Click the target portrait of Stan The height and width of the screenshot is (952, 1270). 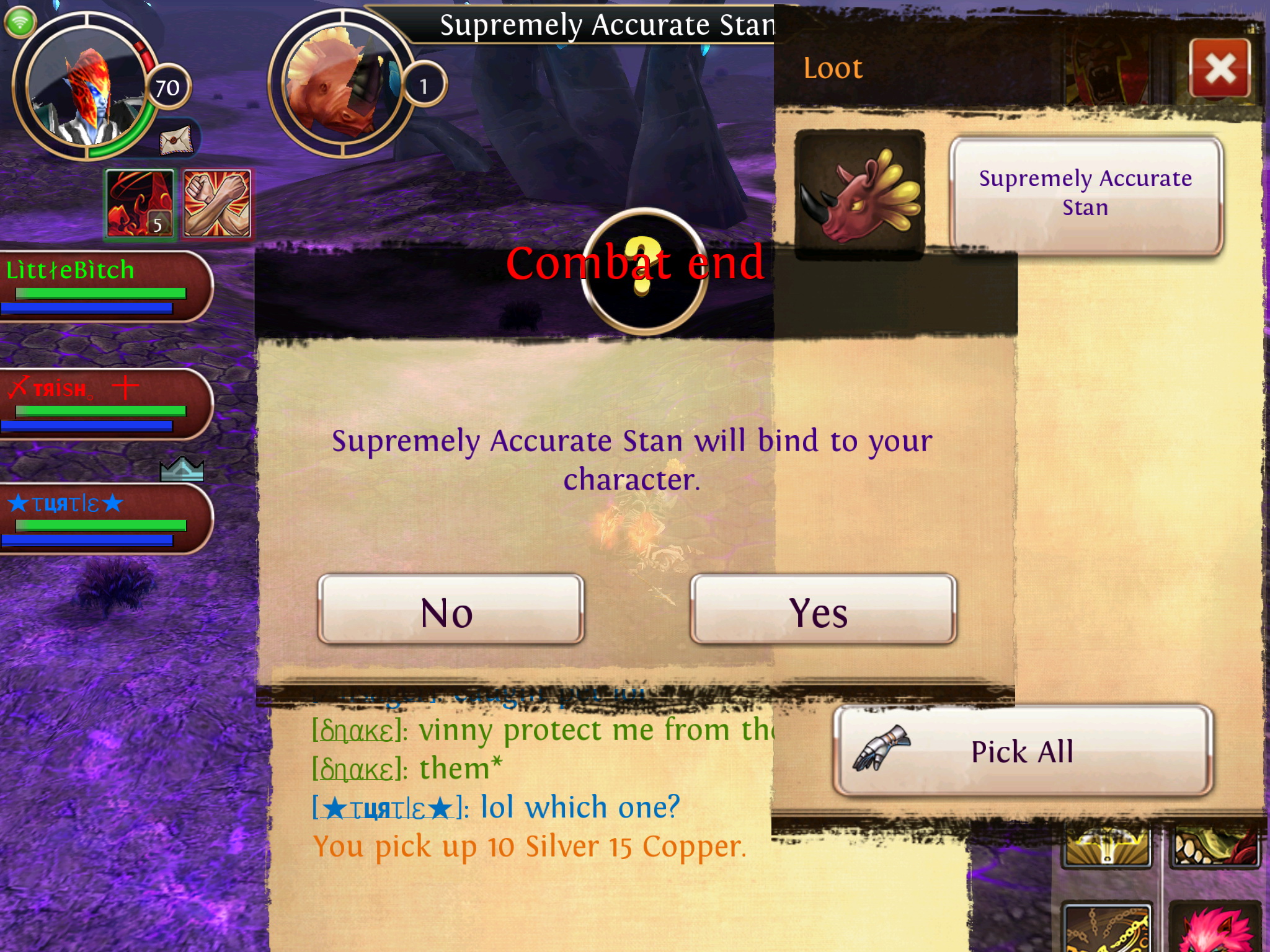tap(340, 87)
